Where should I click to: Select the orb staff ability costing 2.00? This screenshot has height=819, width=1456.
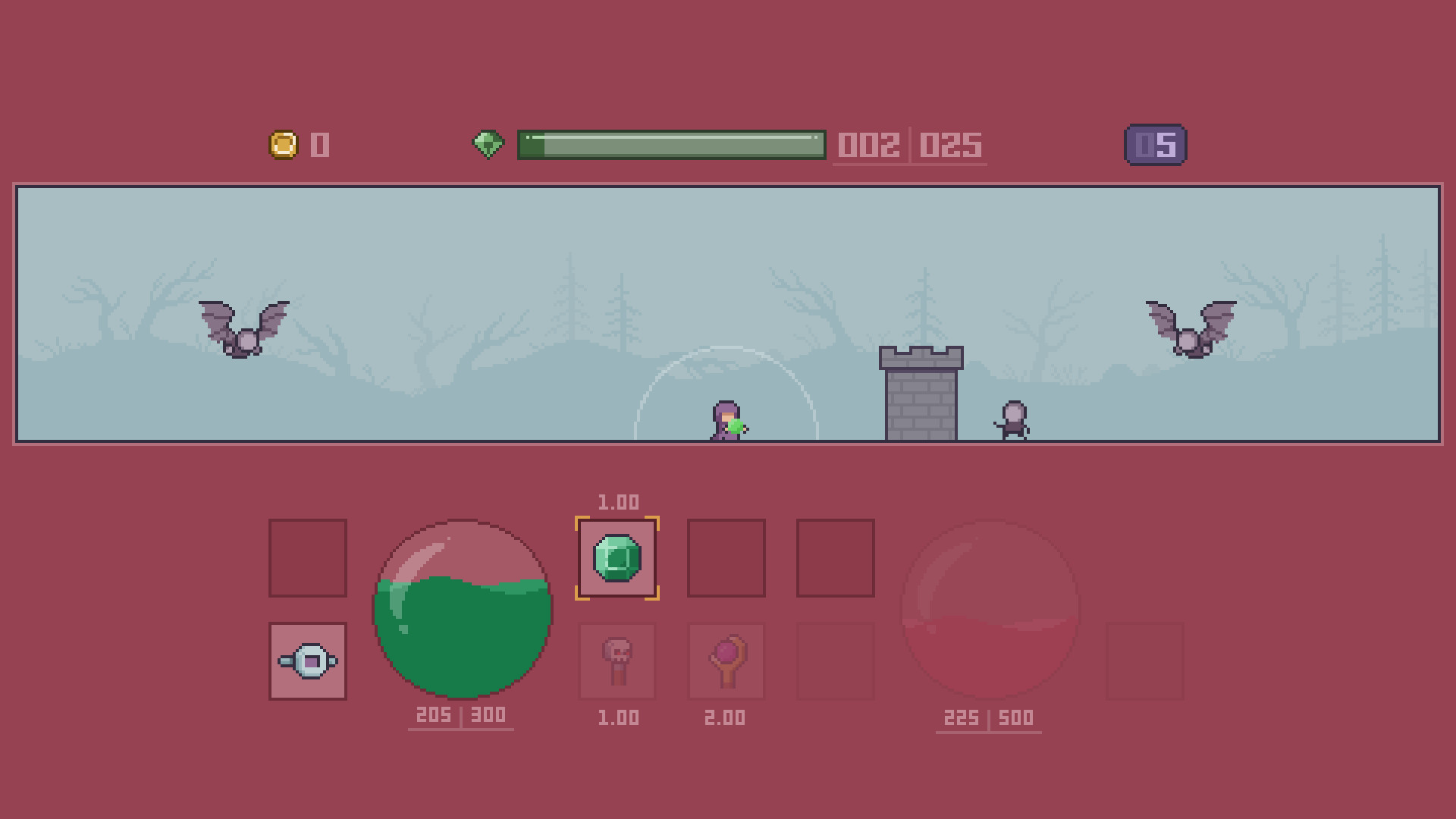point(726,660)
